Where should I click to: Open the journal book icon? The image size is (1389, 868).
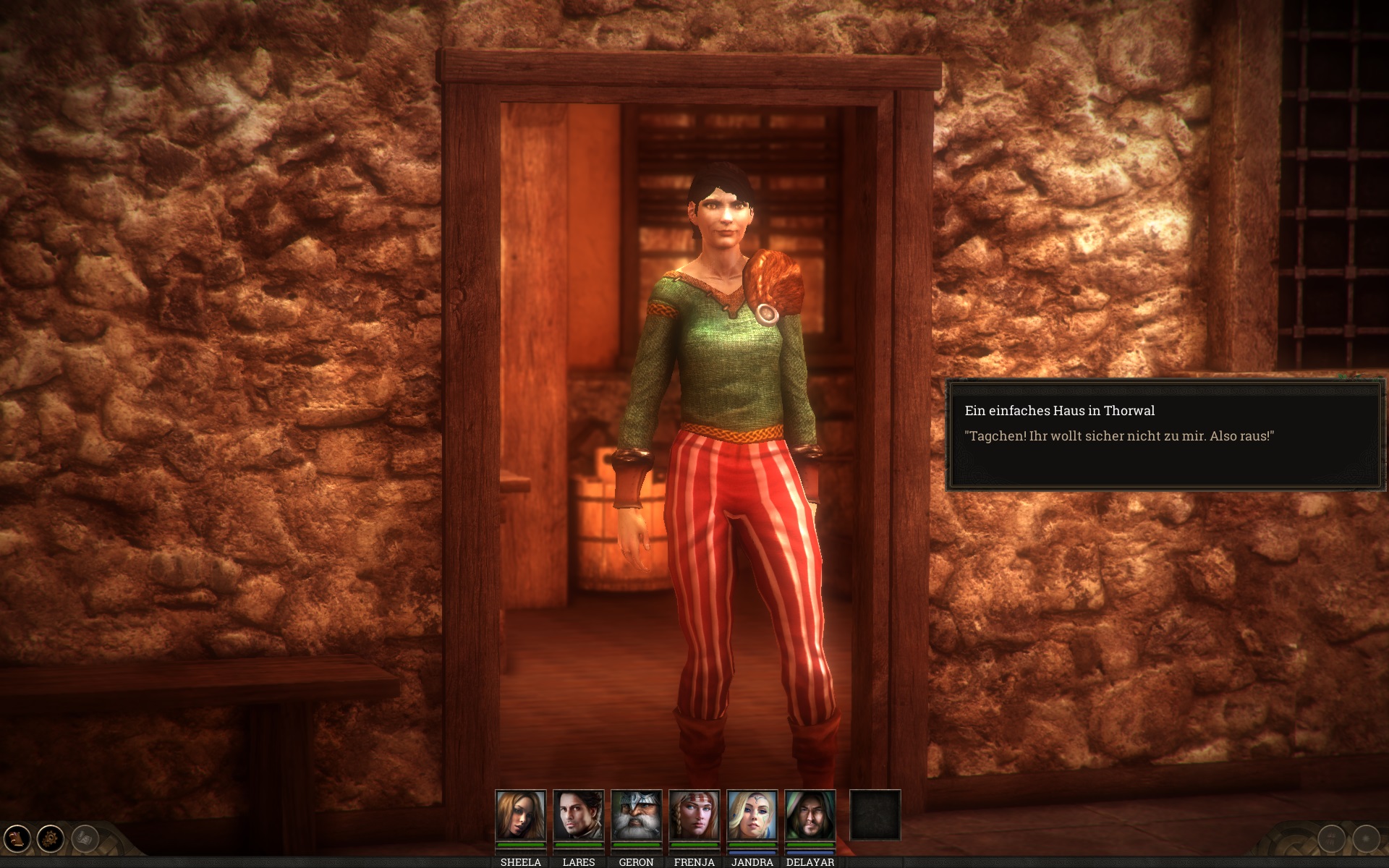(17, 839)
